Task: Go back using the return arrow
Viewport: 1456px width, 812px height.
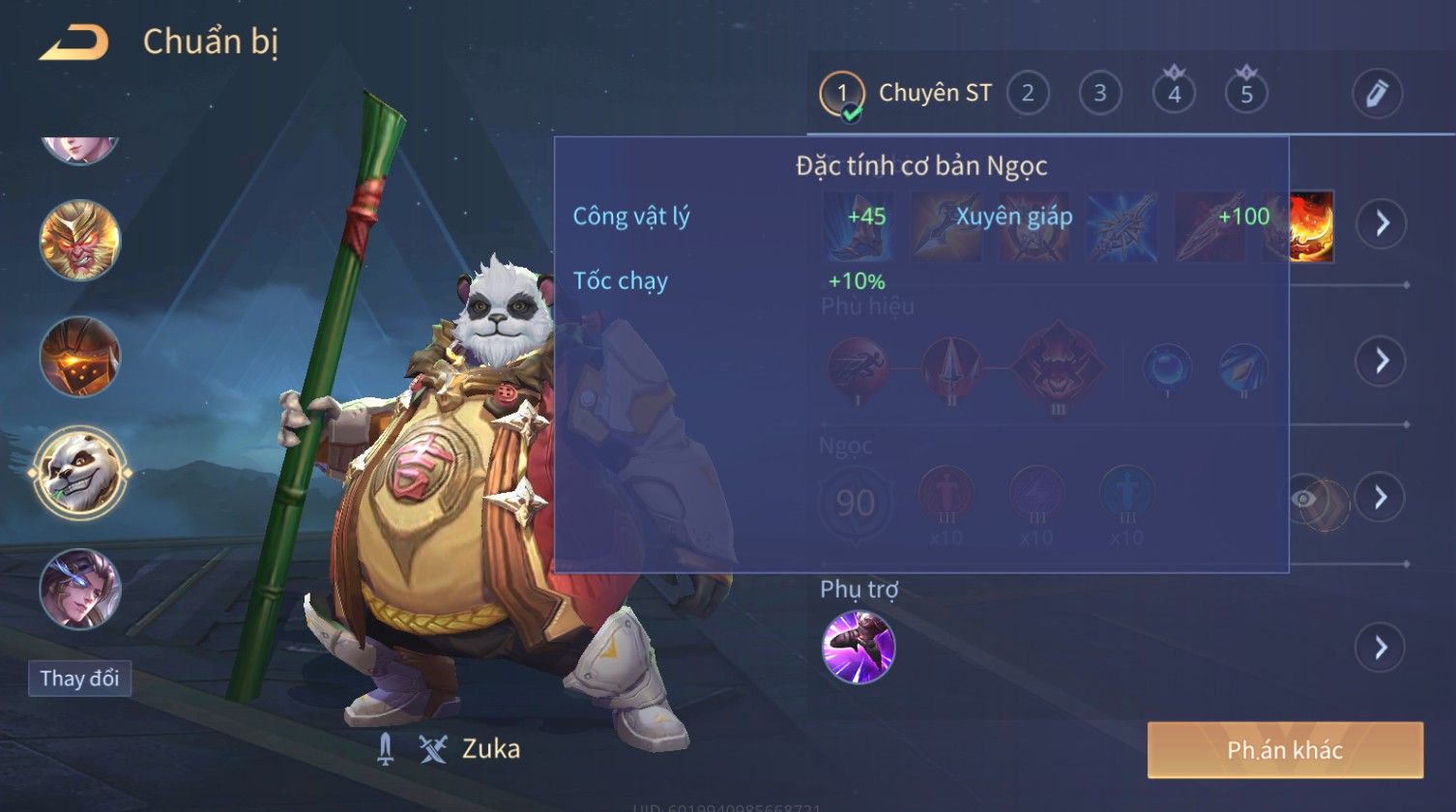Action: click(x=73, y=43)
